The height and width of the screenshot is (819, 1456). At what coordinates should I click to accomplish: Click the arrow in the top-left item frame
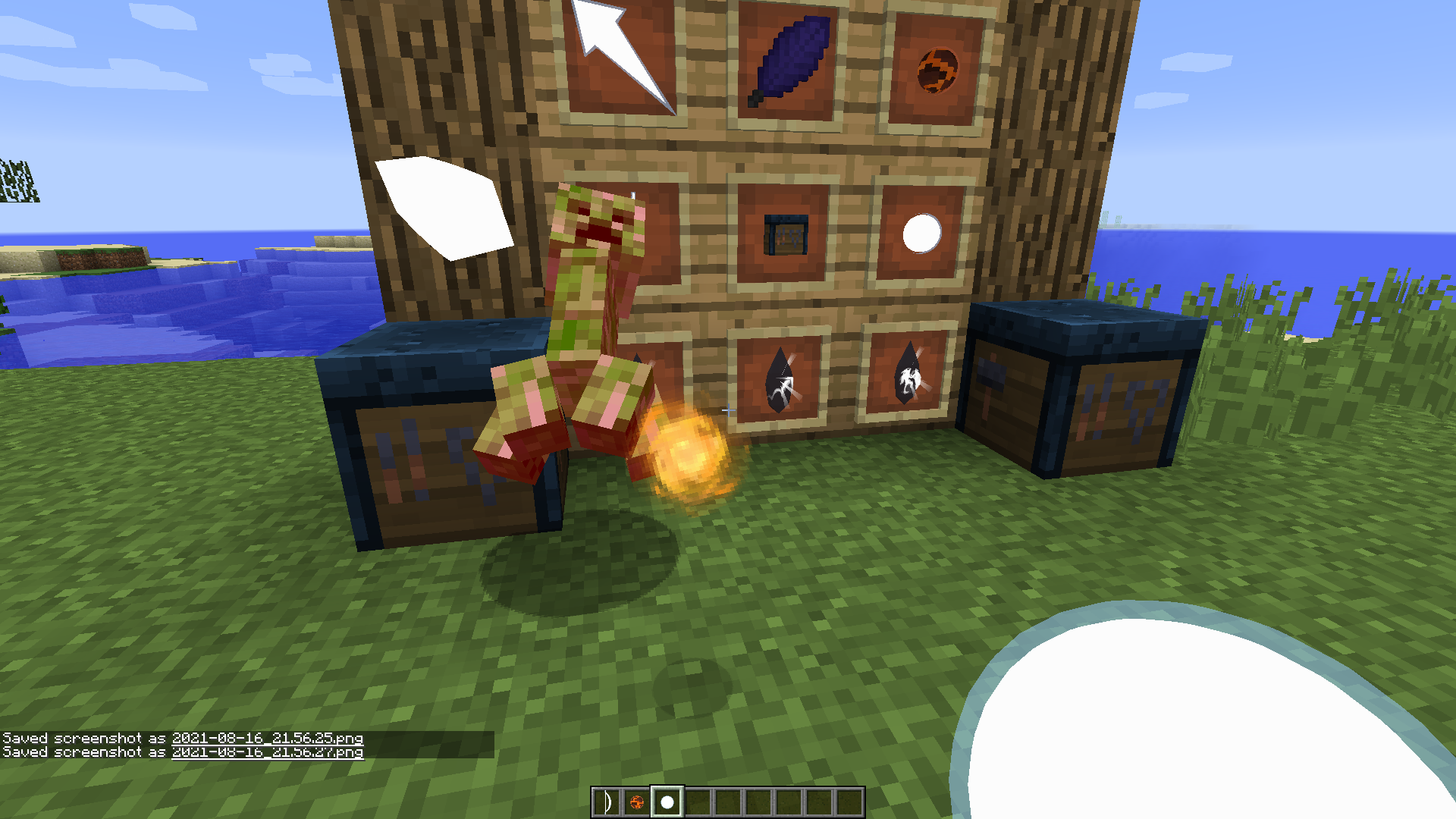618,53
